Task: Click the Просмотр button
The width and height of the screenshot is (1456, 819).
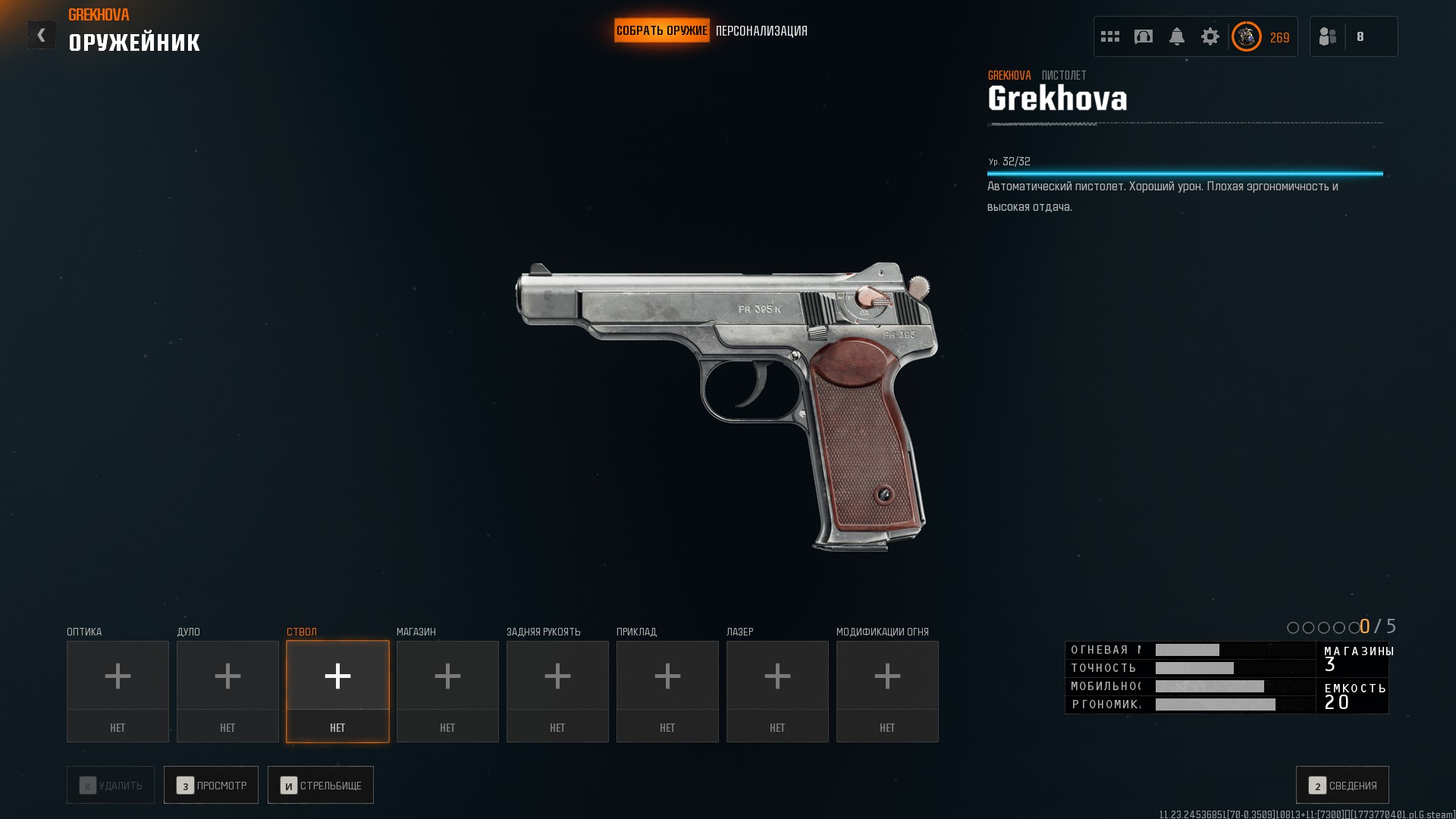Action: click(211, 785)
